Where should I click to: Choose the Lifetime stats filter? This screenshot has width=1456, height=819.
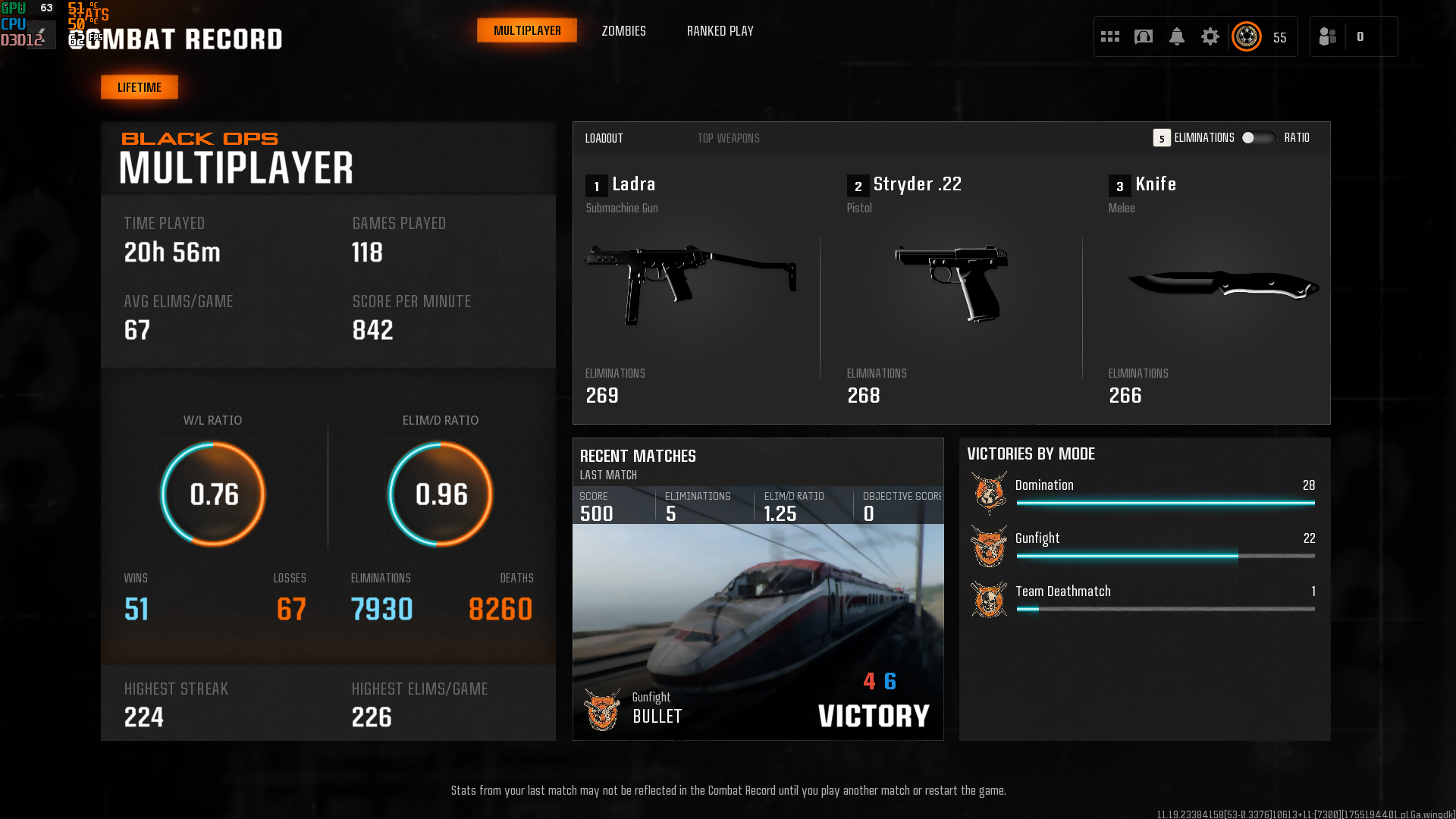[x=140, y=87]
